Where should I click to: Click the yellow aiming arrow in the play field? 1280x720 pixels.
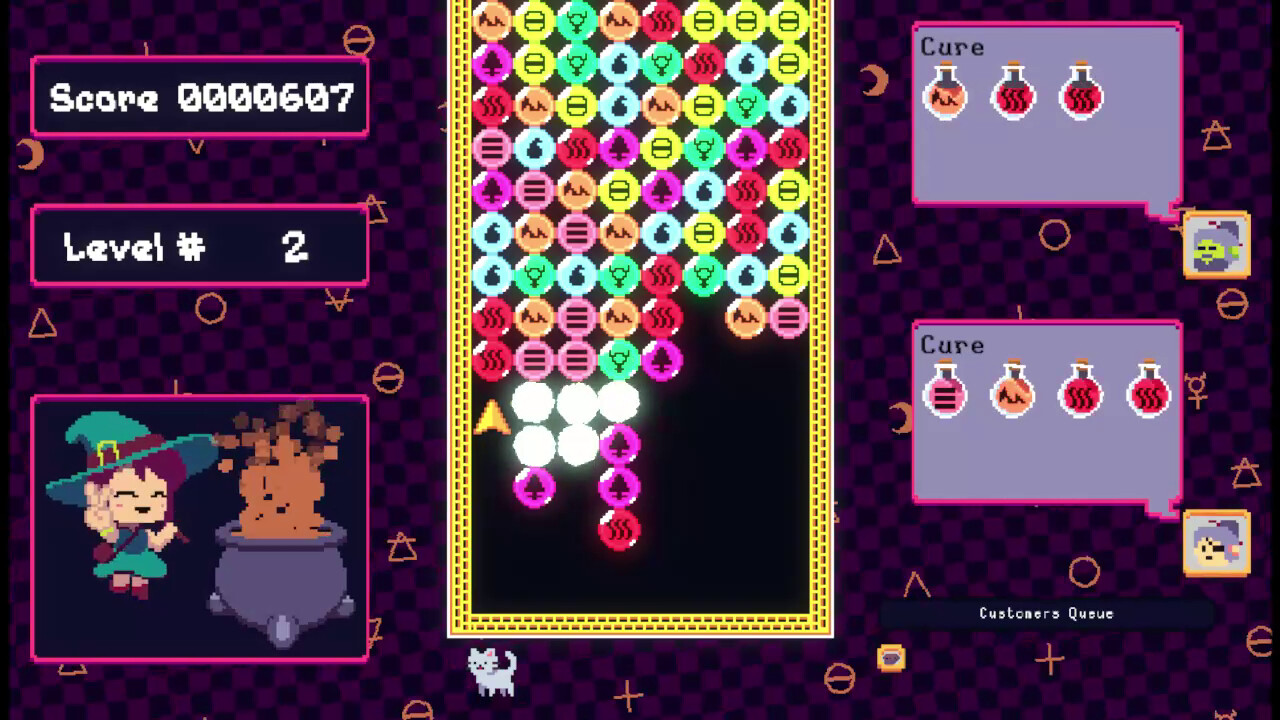(491, 416)
